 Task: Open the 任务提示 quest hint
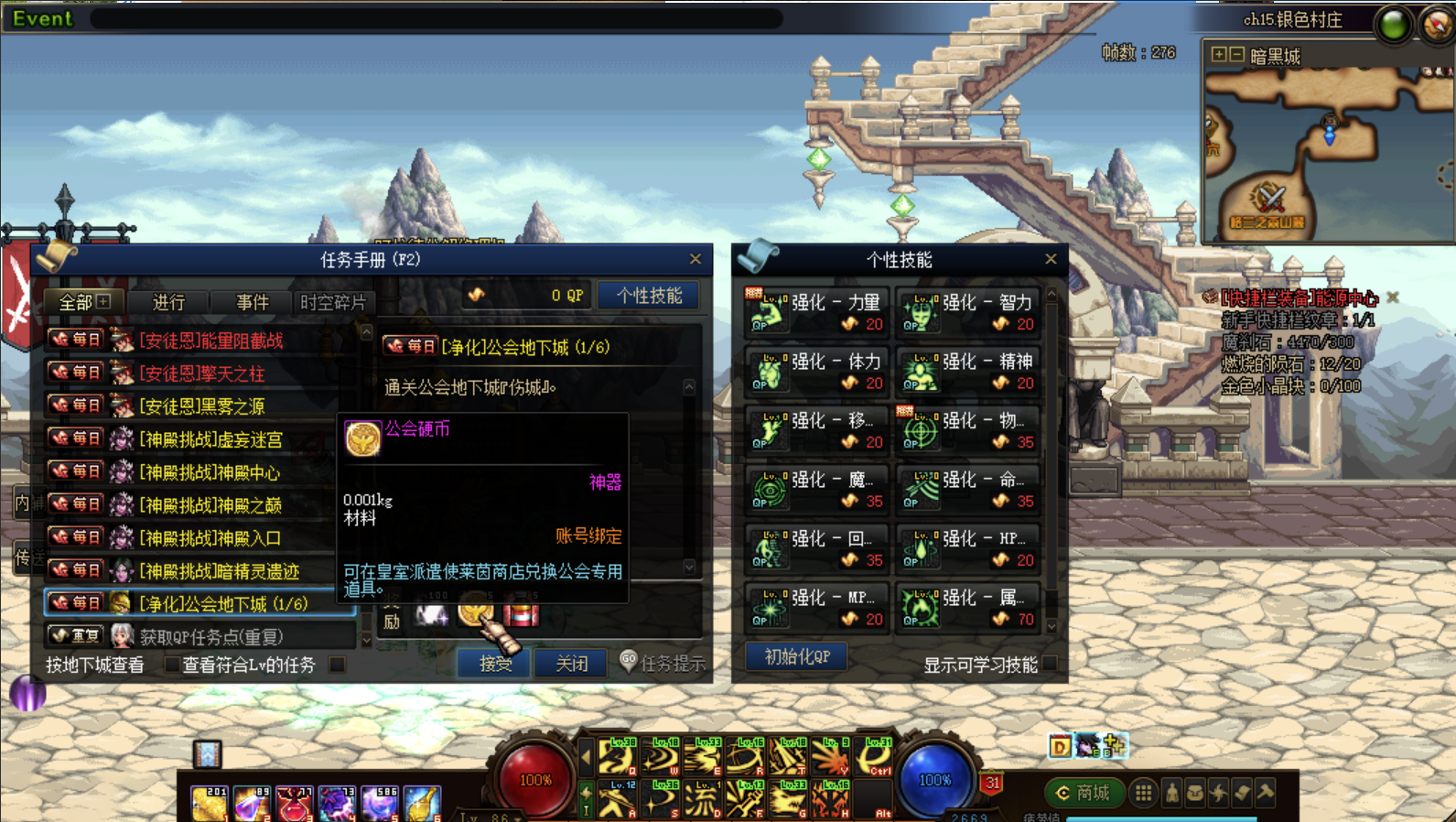[663, 664]
